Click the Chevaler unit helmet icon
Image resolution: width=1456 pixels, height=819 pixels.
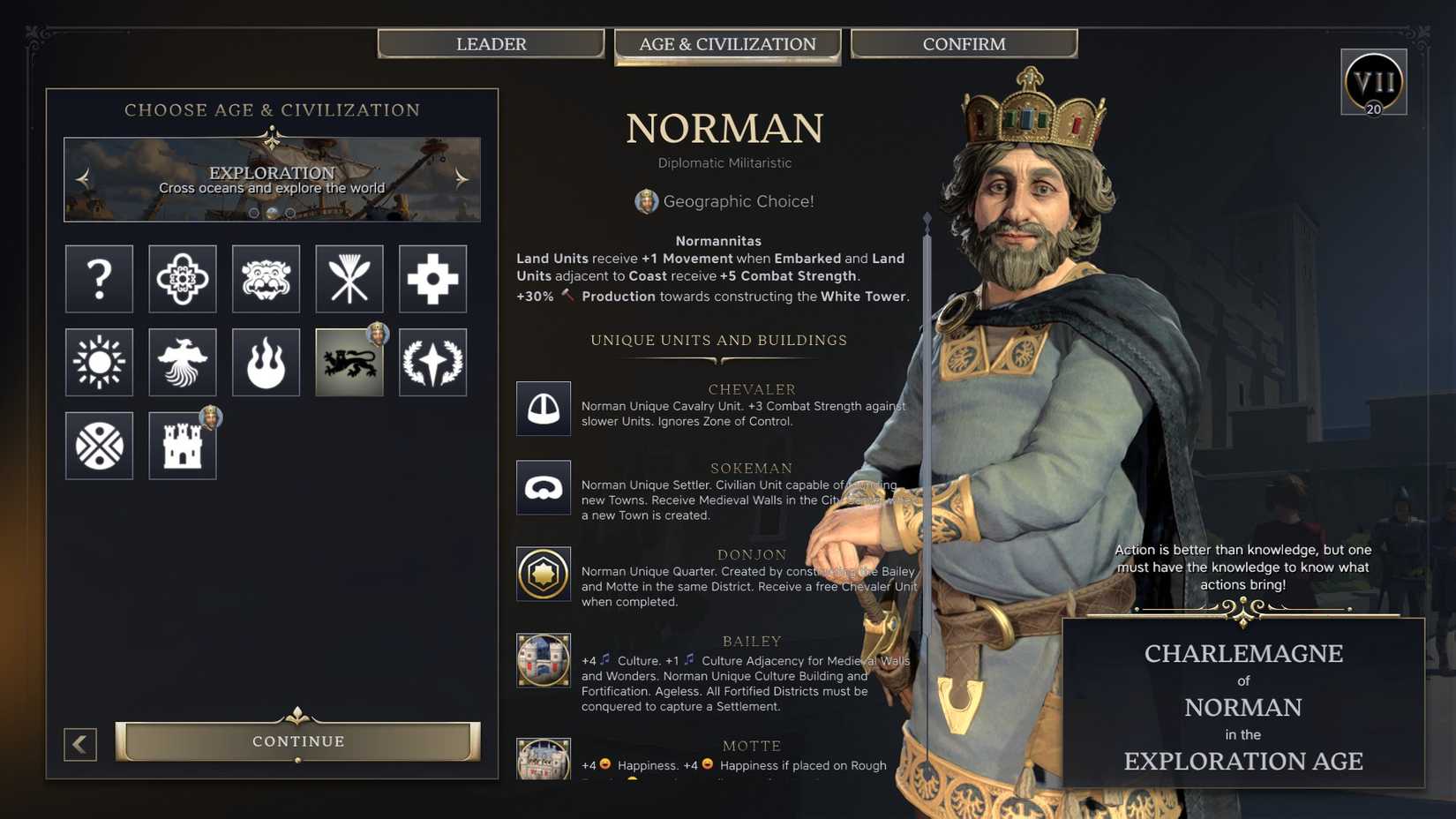544,409
